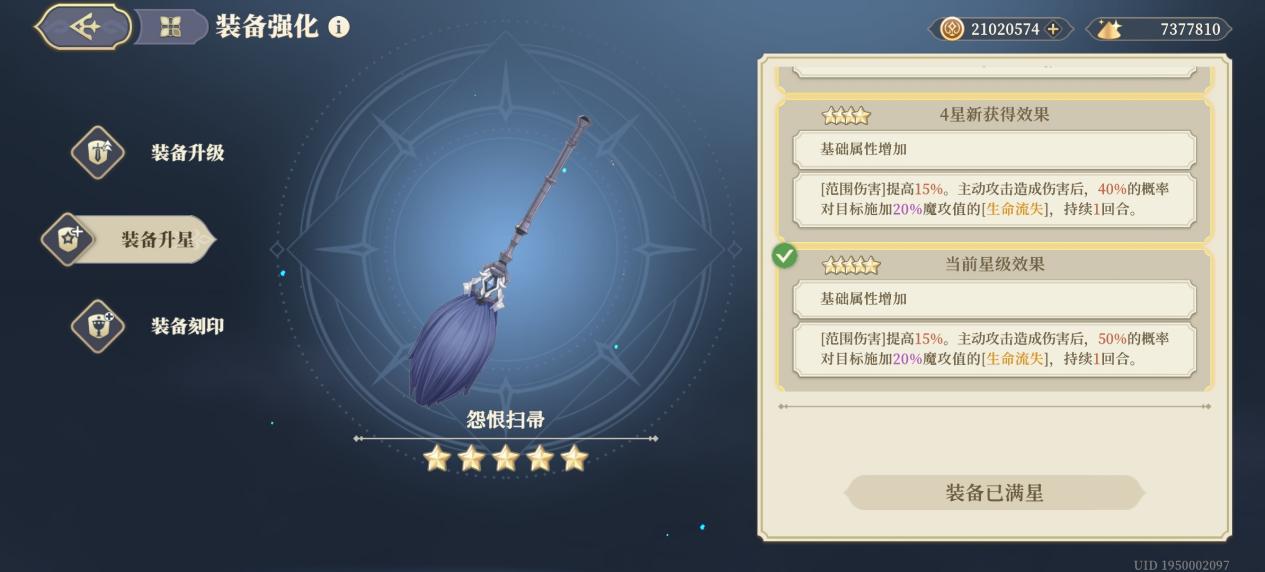Show the 装备强化 info tooltip
This screenshot has width=1265, height=572.
[339, 27]
